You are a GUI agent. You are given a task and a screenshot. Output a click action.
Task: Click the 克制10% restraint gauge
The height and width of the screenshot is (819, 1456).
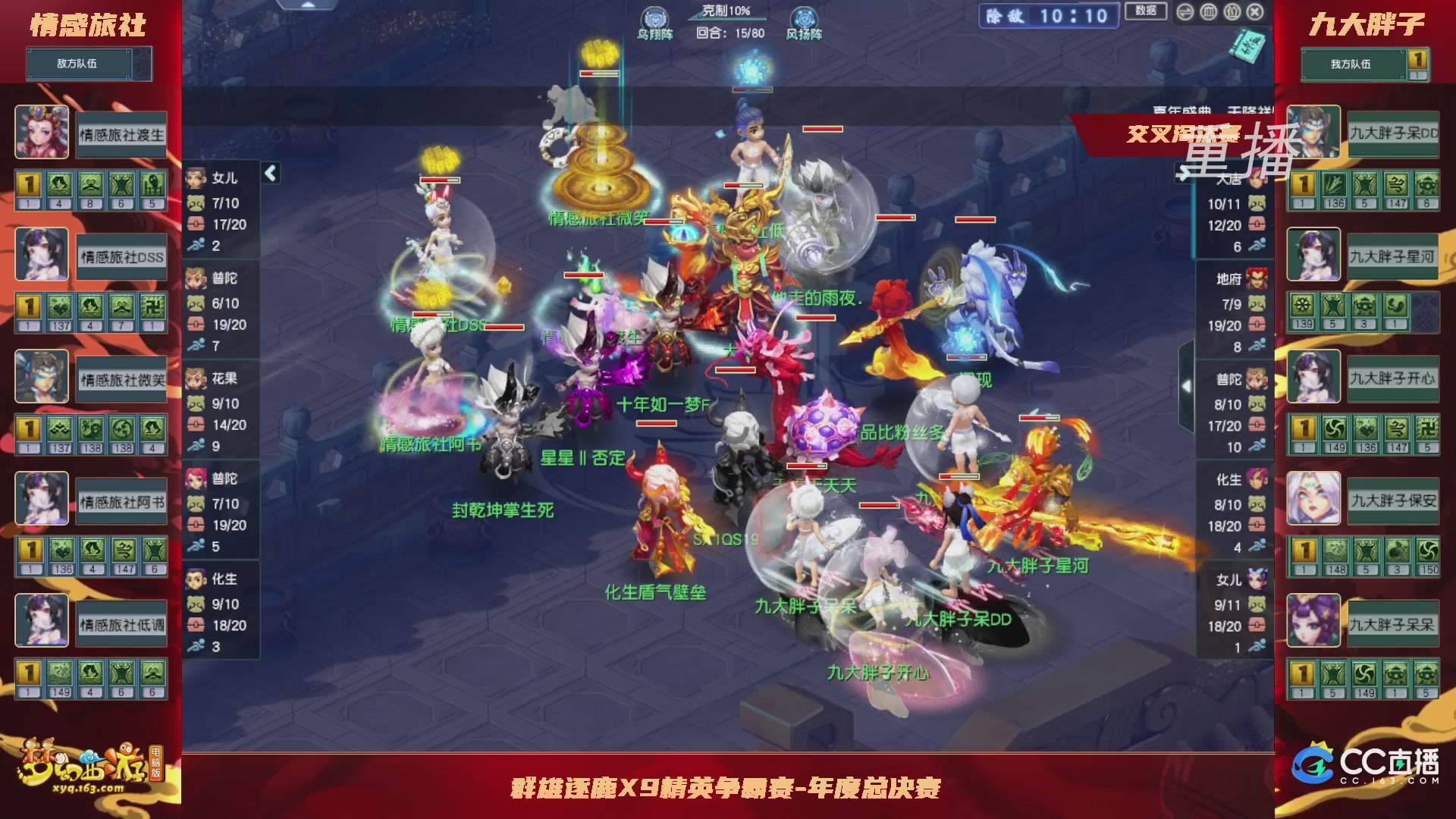(x=722, y=10)
